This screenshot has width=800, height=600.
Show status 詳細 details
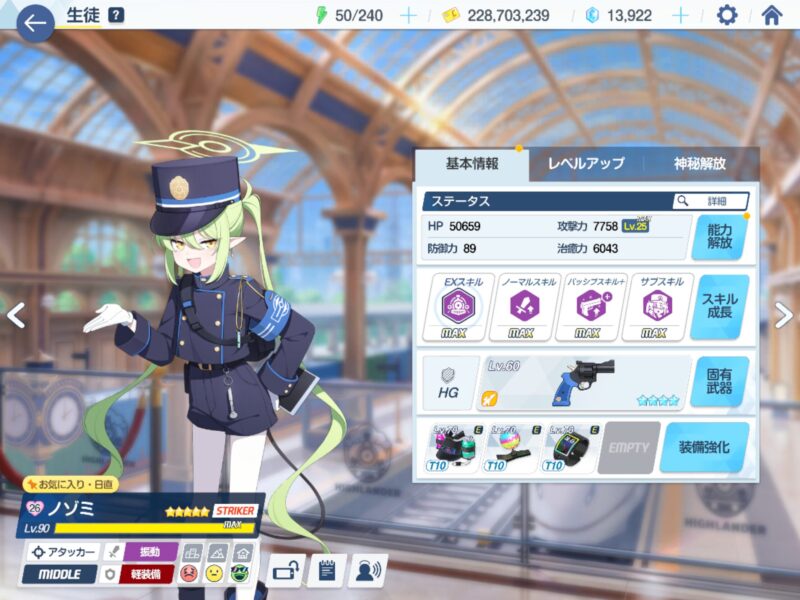click(x=711, y=201)
